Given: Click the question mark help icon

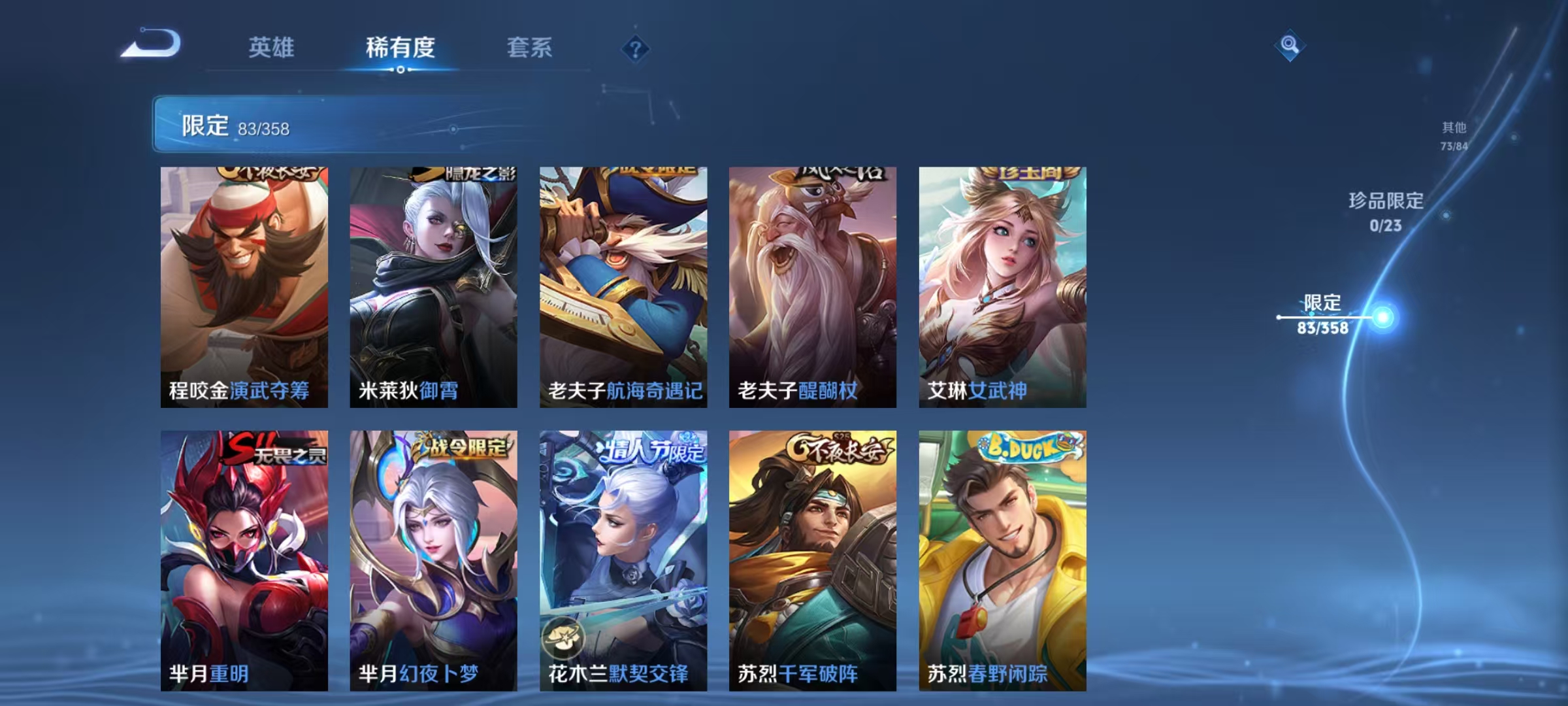Looking at the screenshot, I should click(x=635, y=49).
